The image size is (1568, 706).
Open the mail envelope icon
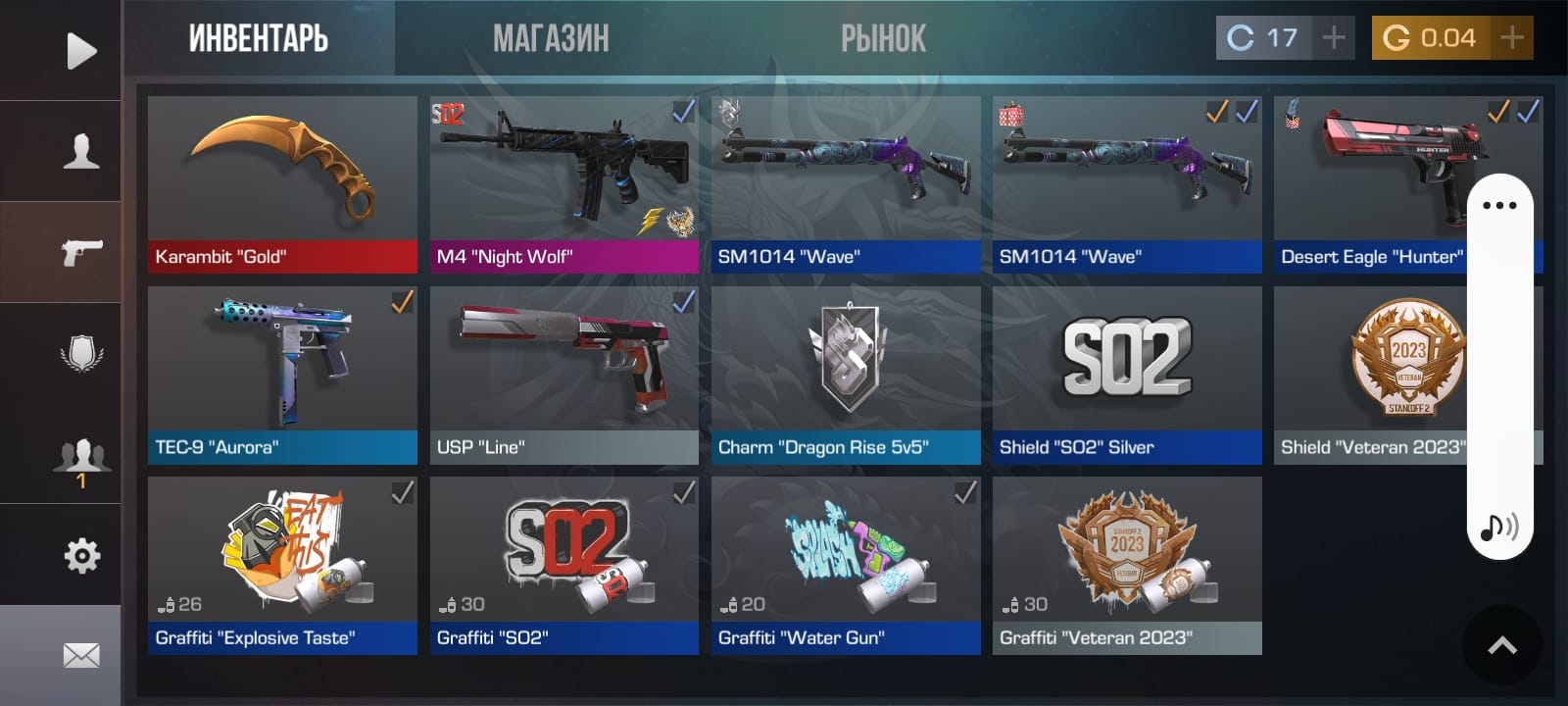click(x=80, y=655)
